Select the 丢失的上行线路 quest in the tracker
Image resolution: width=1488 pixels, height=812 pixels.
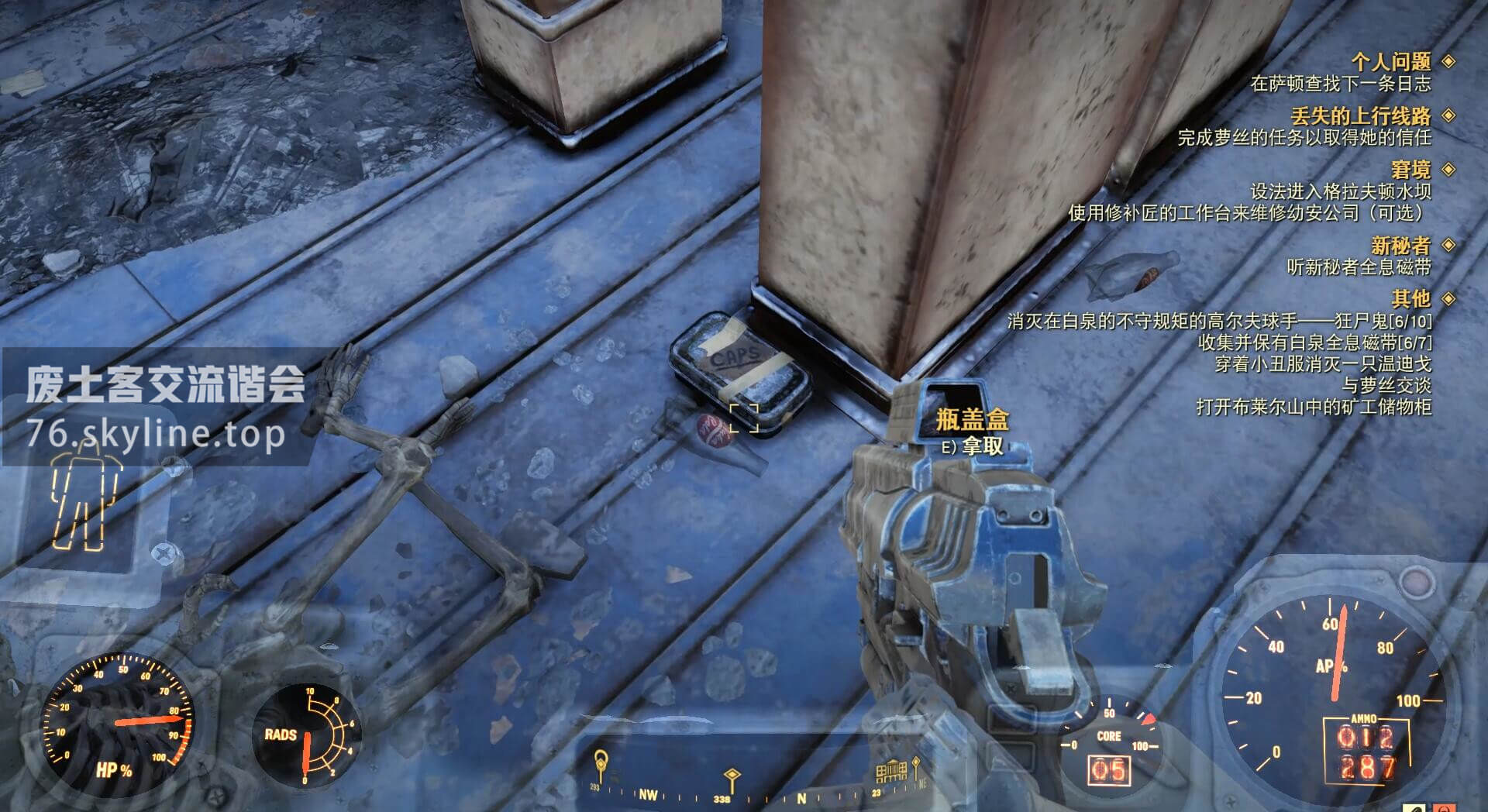coord(1360,115)
